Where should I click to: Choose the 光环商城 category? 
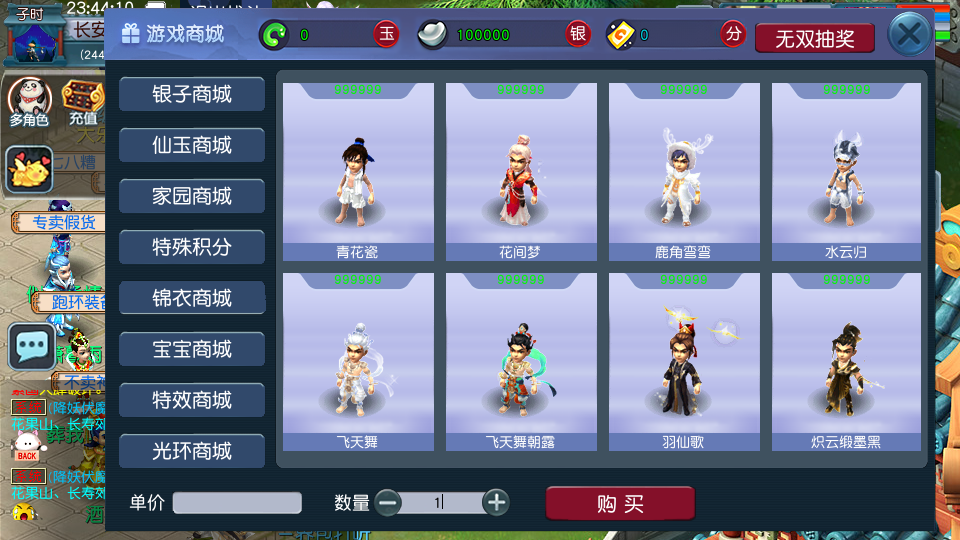pyautogui.click(x=192, y=451)
